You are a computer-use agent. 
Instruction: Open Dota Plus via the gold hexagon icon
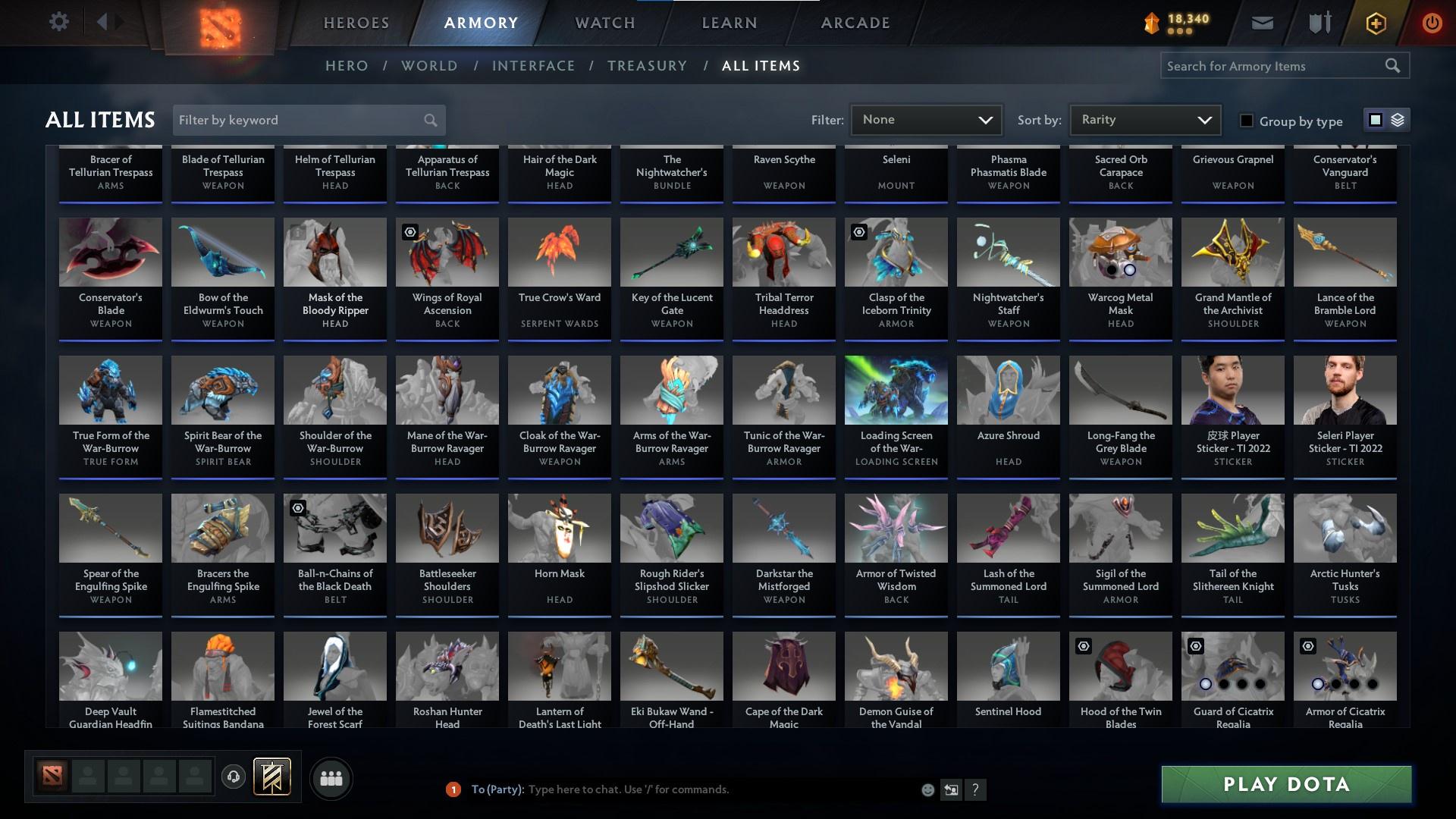(1375, 23)
